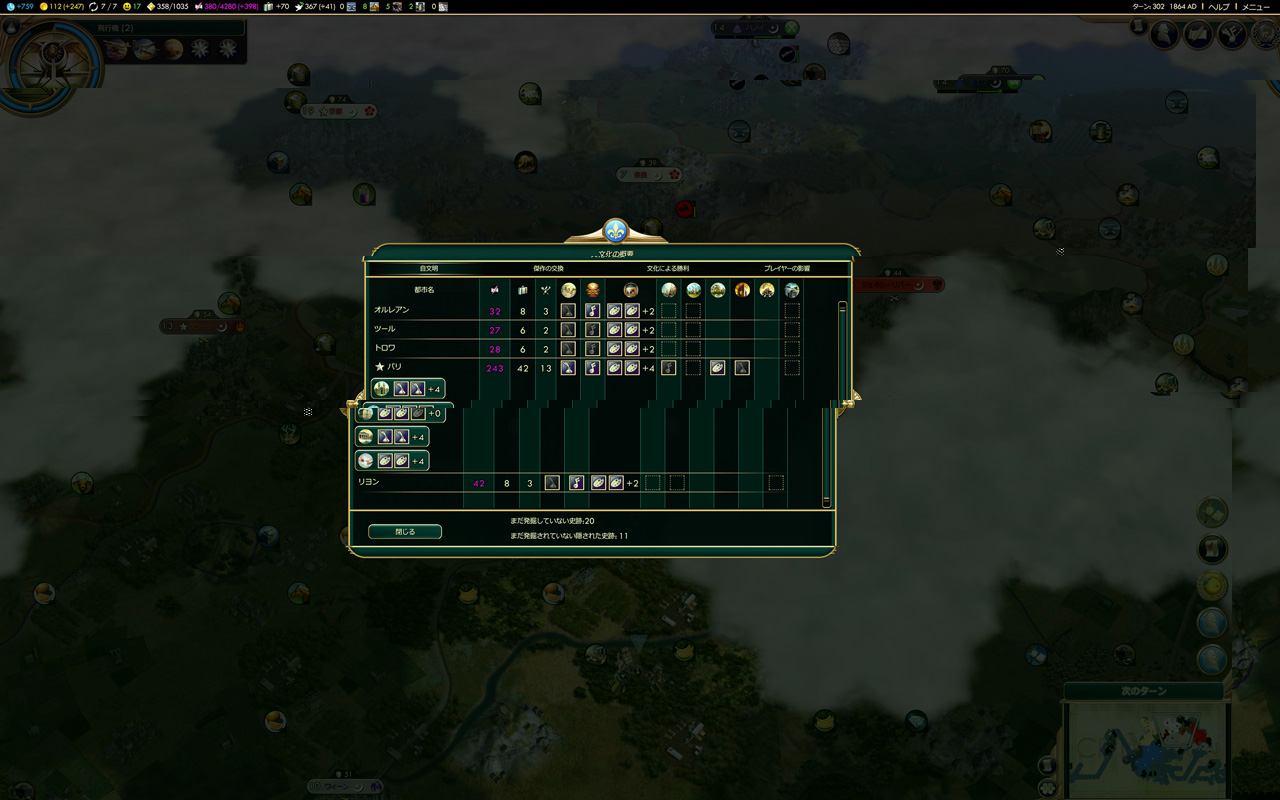The width and height of the screenshot is (1280, 800).
Task: Open the メニュー in the top bar
Action: click(1256, 6)
